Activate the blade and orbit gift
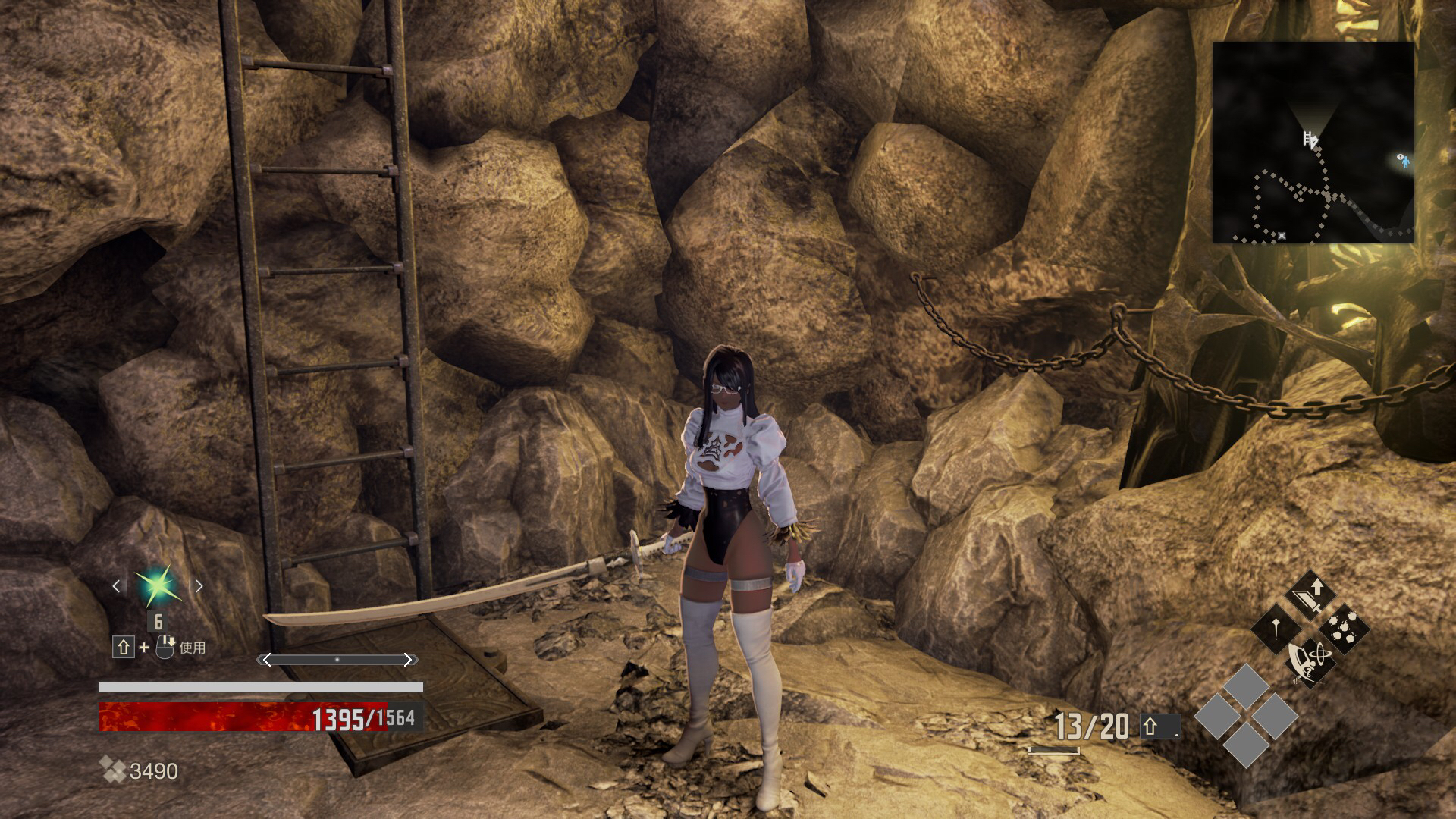The height and width of the screenshot is (819, 1456). click(x=1311, y=661)
